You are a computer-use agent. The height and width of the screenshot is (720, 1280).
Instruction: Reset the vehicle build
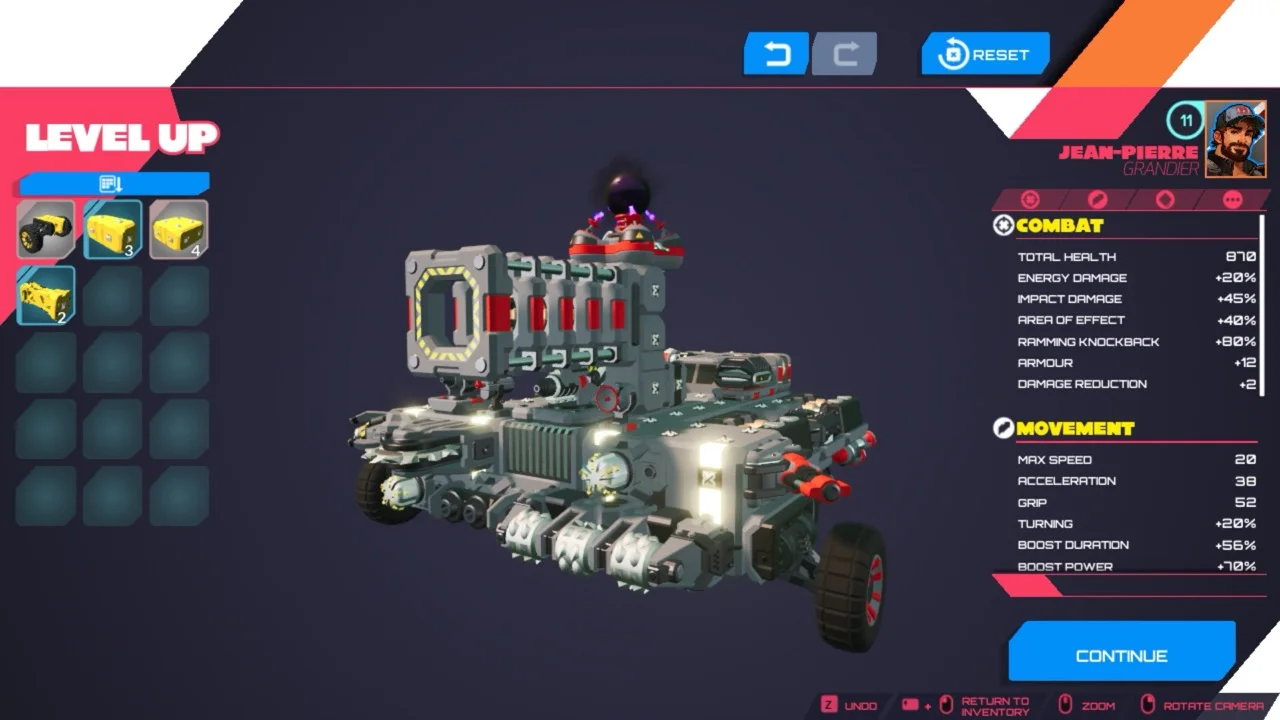click(x=985, y=54)
